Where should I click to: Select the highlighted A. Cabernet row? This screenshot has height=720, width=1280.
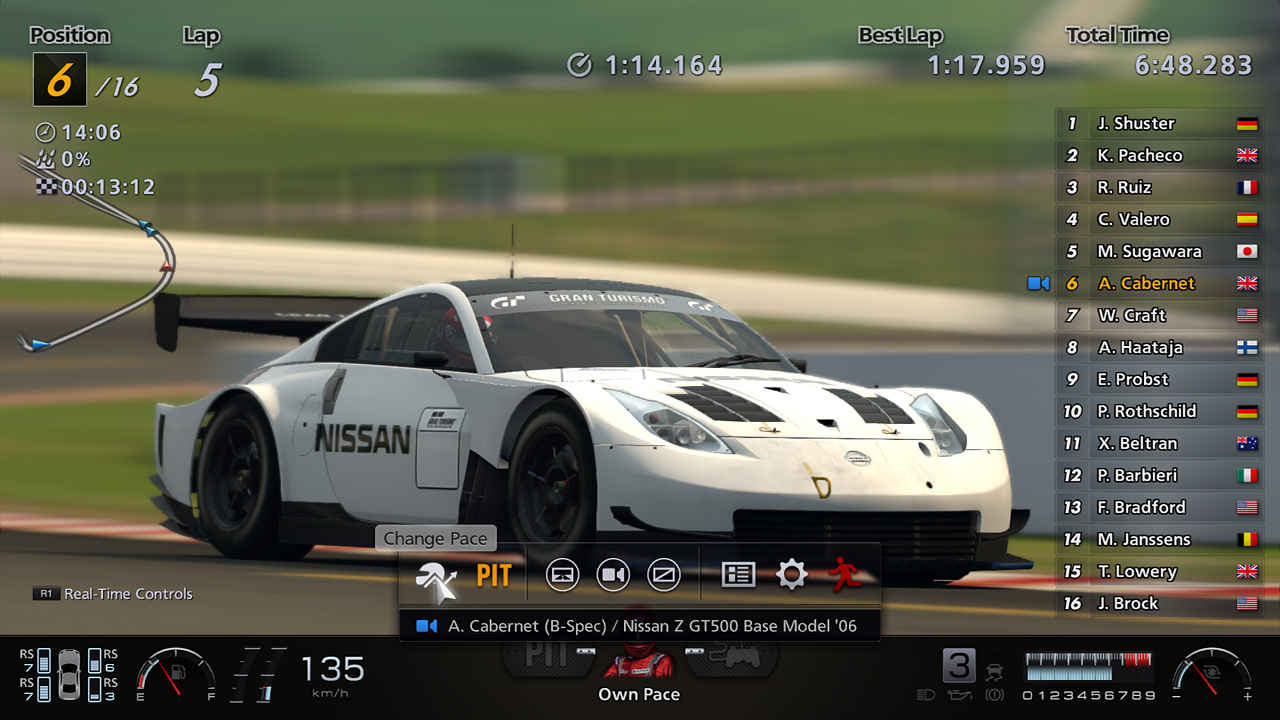click(1158, 284)
